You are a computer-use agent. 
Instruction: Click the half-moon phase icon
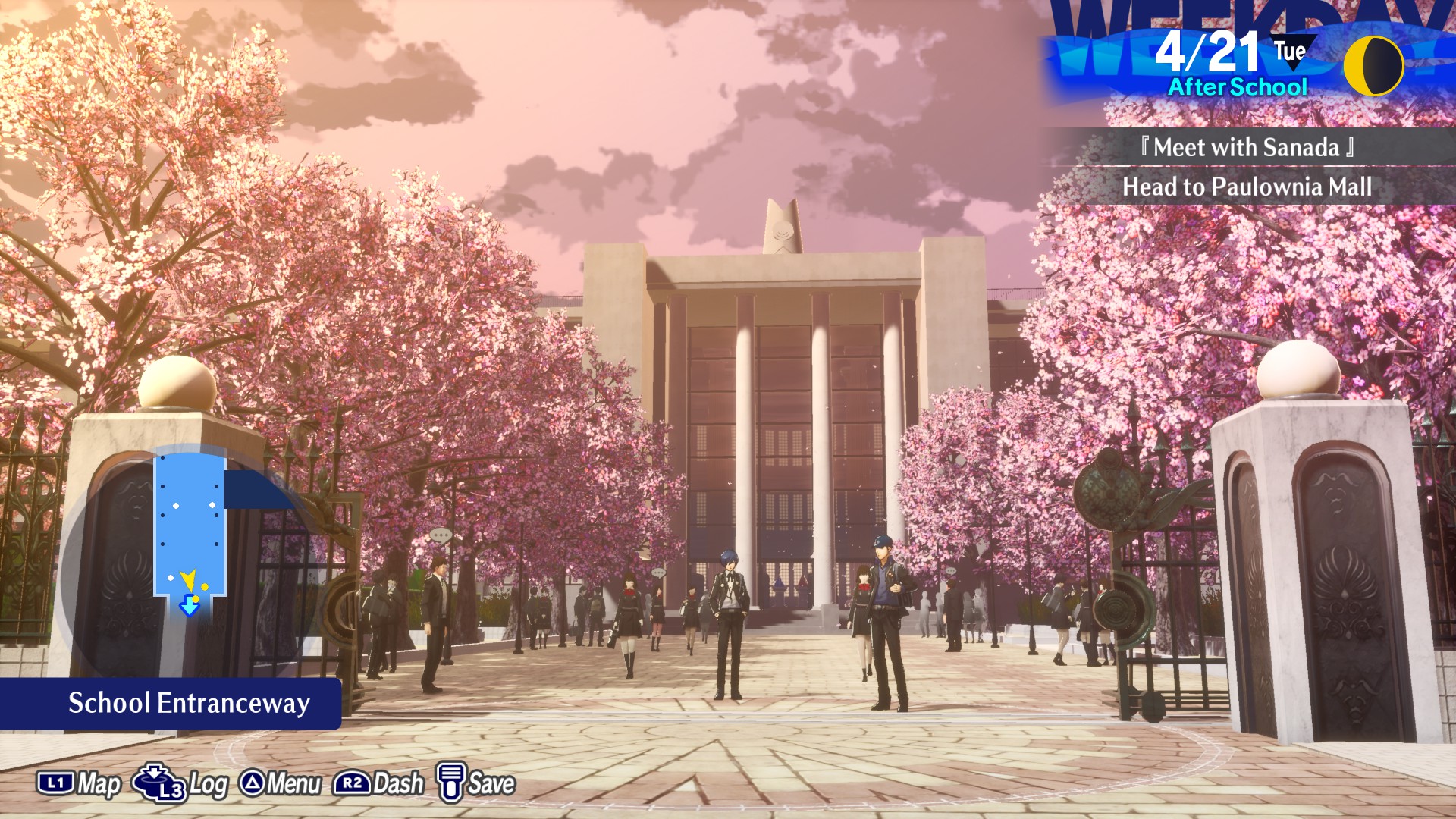point(1373,67)
